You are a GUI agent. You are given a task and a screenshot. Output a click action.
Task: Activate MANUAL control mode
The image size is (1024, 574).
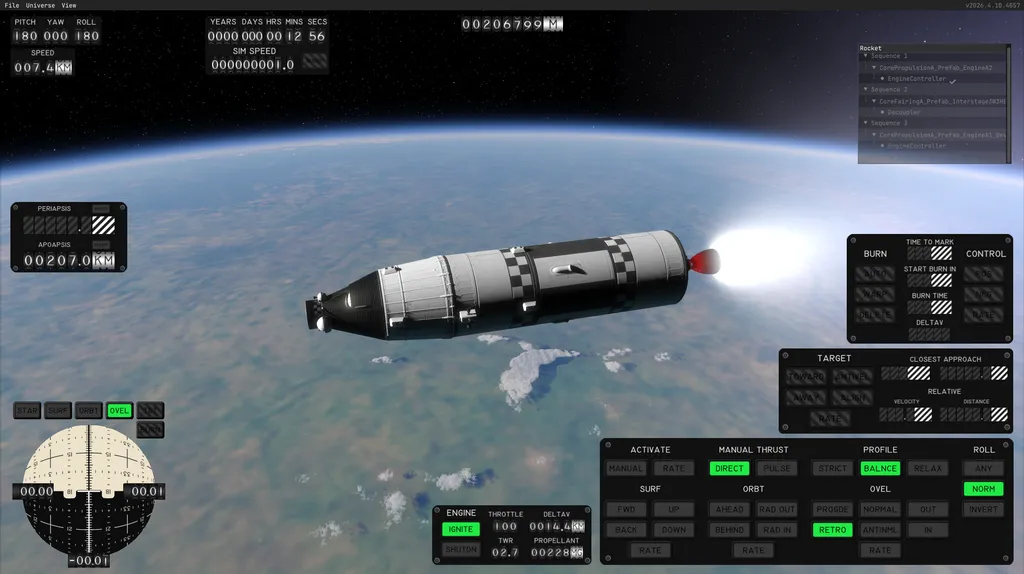coord(626,468)
